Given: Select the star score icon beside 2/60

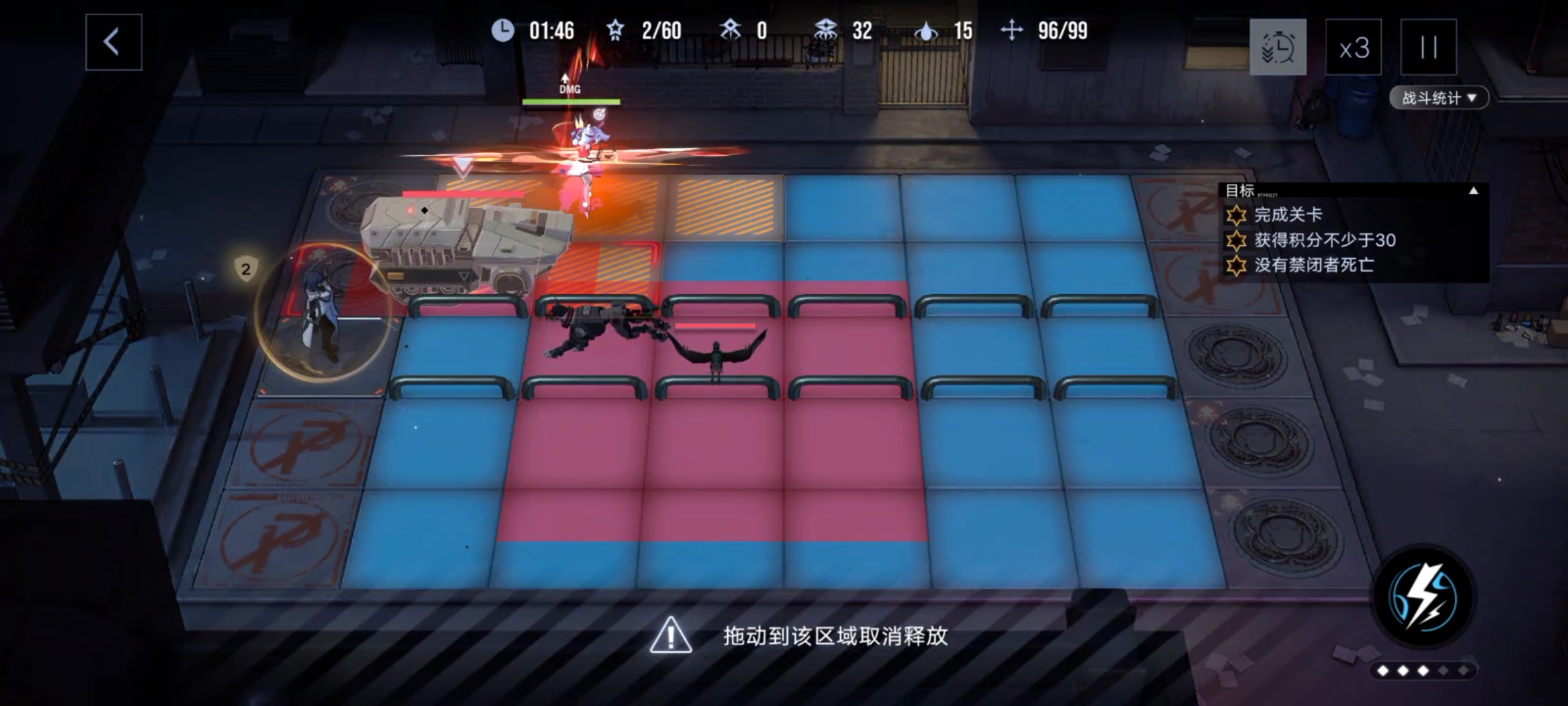Looking at the screenshot, I should 615,30.
